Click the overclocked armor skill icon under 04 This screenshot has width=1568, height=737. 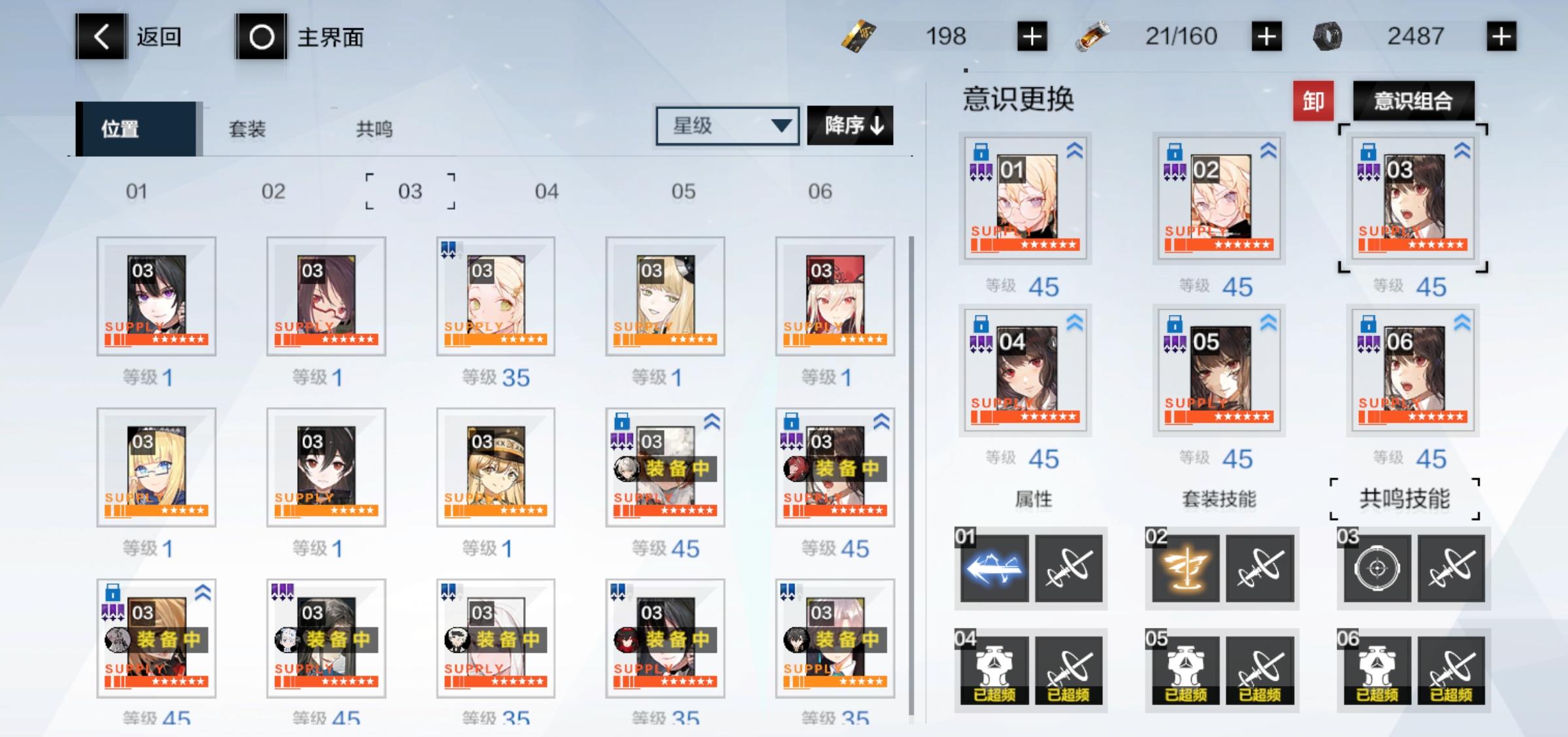[994, 666]
